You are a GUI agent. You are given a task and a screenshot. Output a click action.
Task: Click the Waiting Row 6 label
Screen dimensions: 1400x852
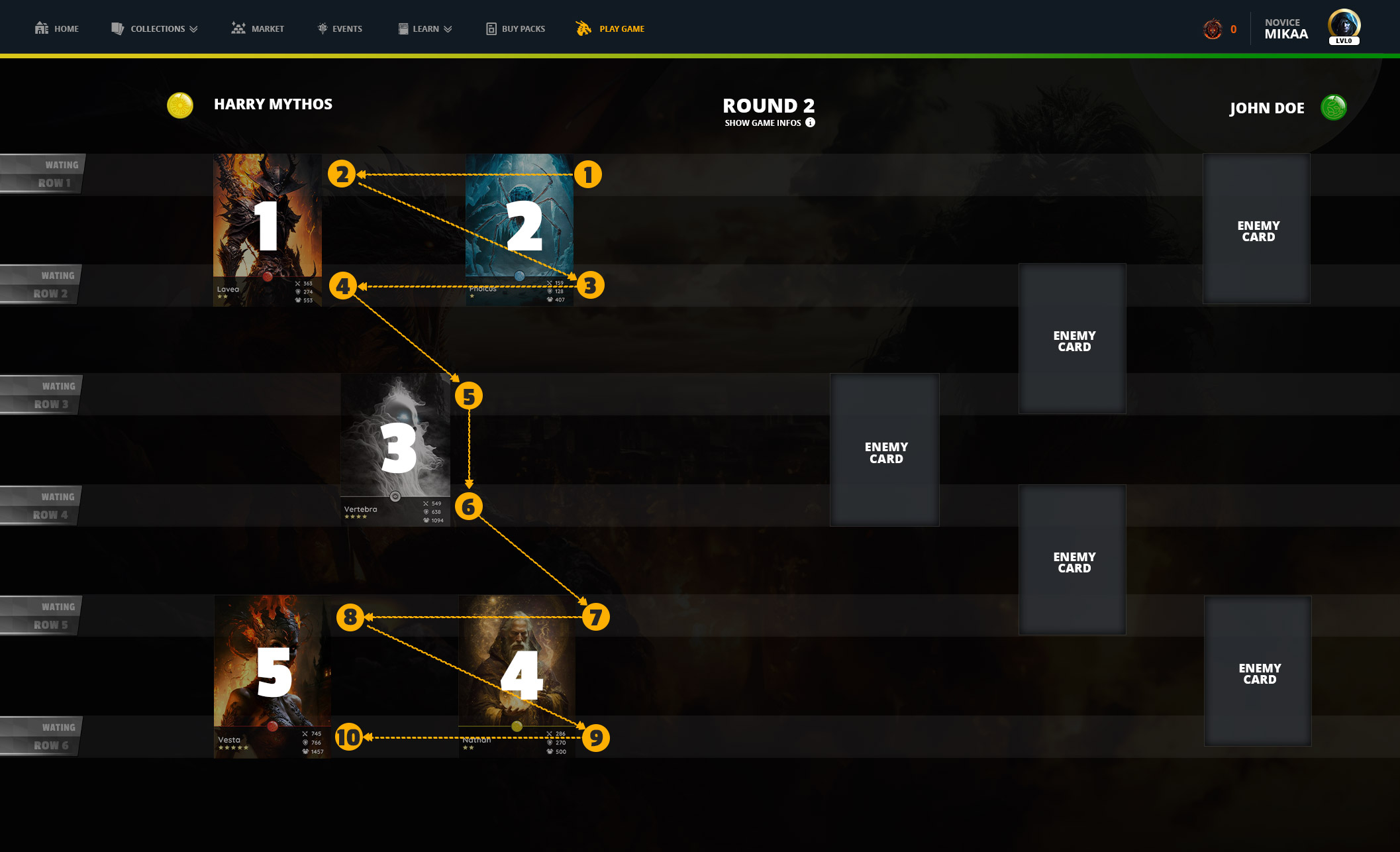(41, 736)
